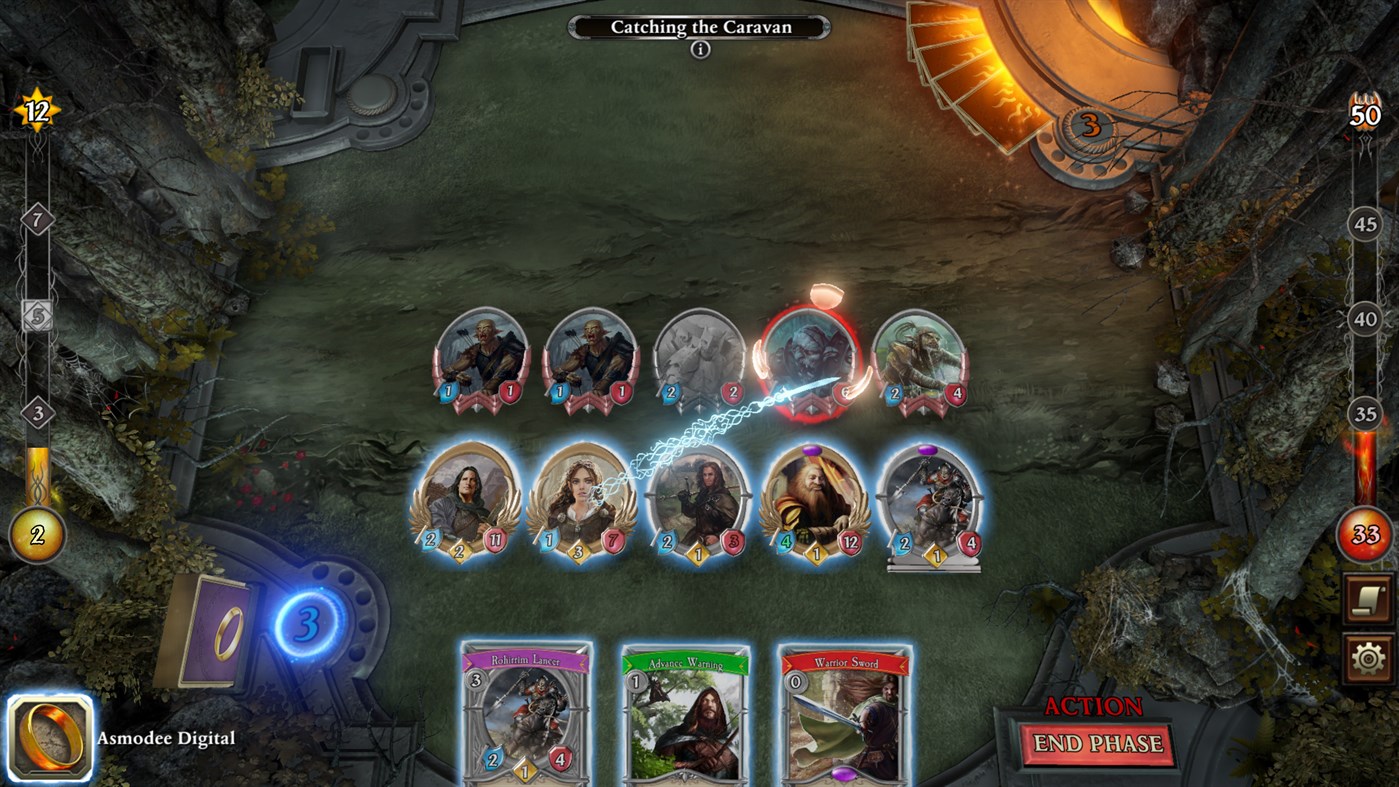Open the game log scroll icon
The height and width of the screenshot is (787, 1399).
(1367, 597)
